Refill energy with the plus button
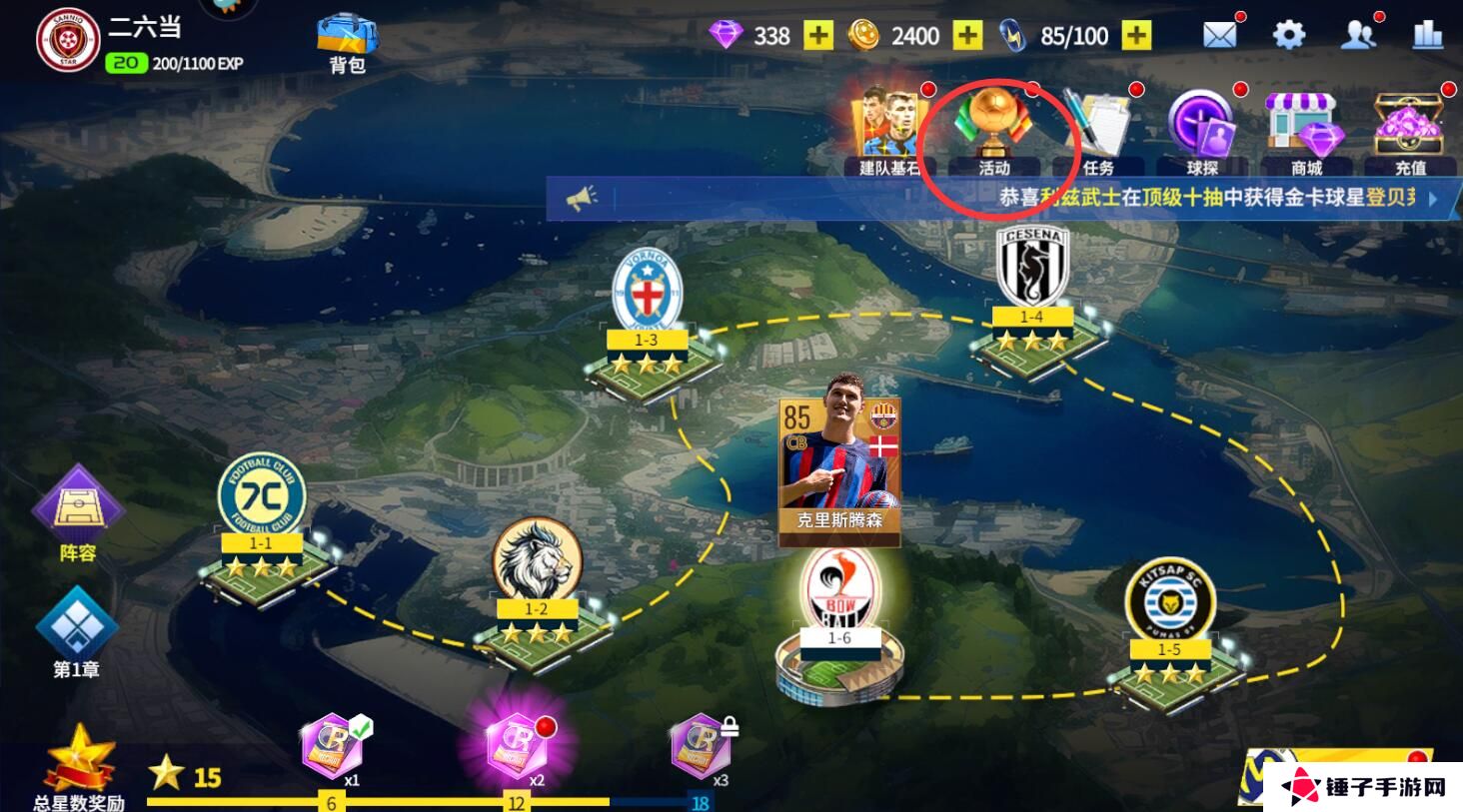Image resolution: width=1463 pixels, height=812 pixels. click(x=1136, y=36)
